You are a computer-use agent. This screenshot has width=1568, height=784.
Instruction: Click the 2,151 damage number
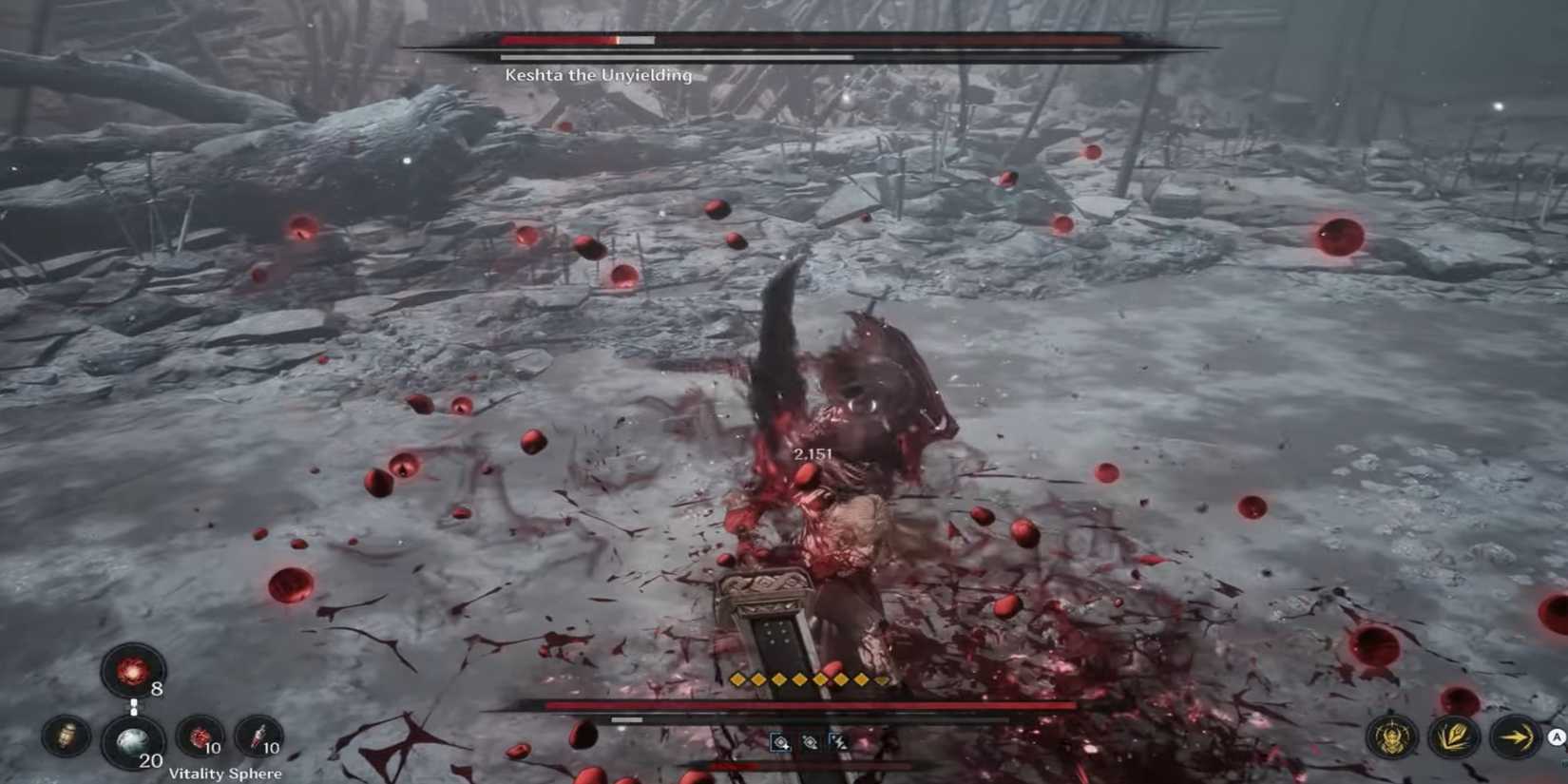click(813, 453)
